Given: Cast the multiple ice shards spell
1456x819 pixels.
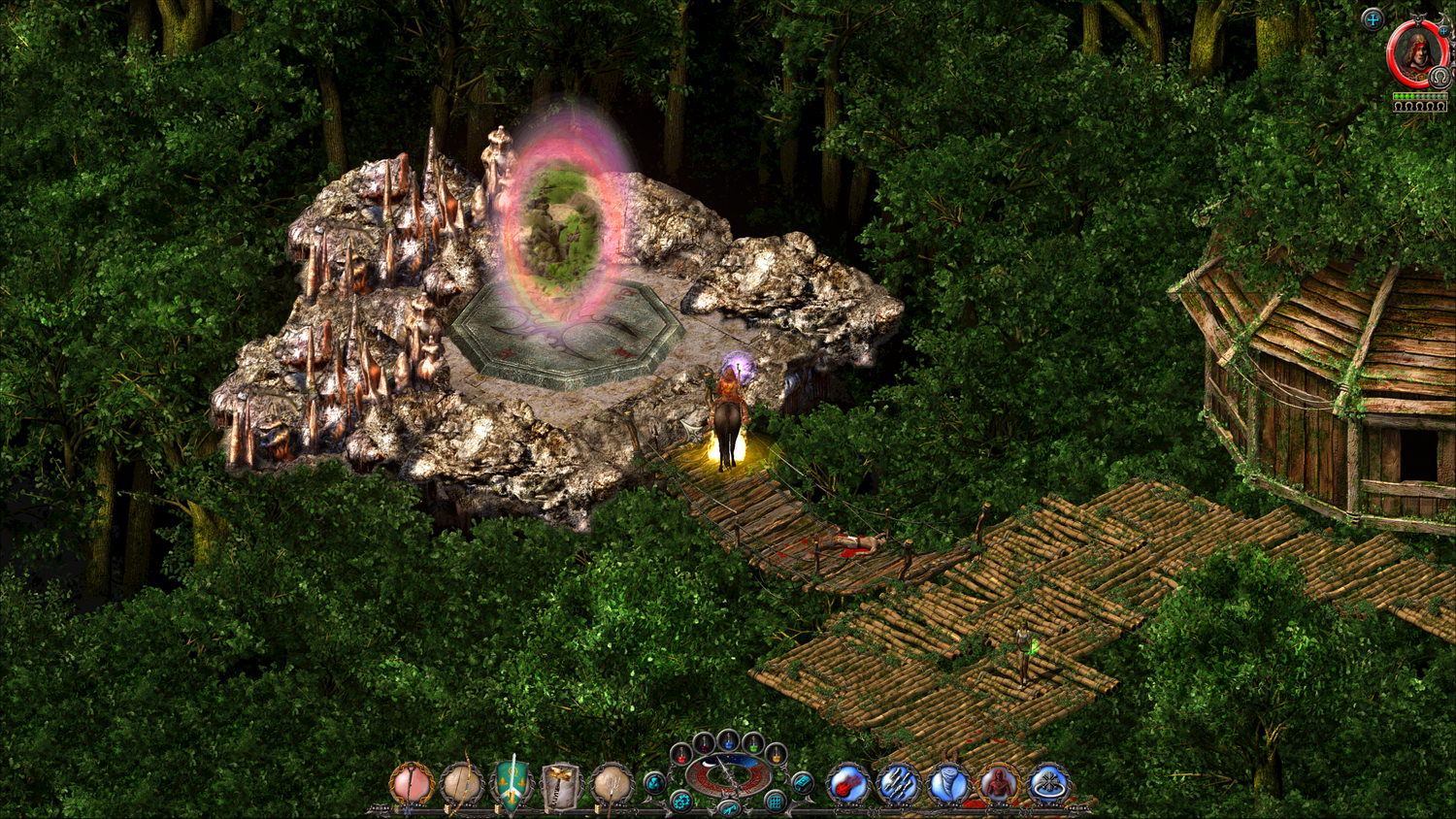Looking at the screenshot, I should point(898,783).
